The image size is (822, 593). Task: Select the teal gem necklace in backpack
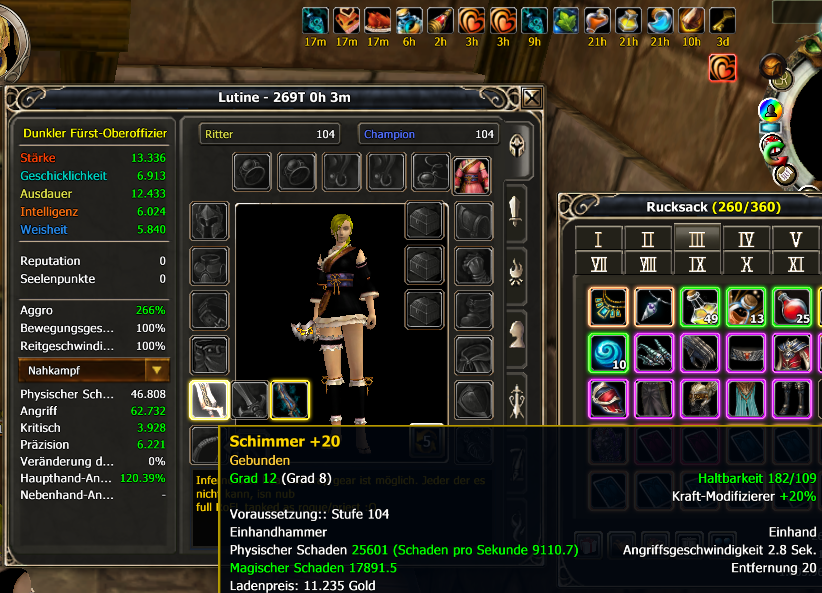608,307
